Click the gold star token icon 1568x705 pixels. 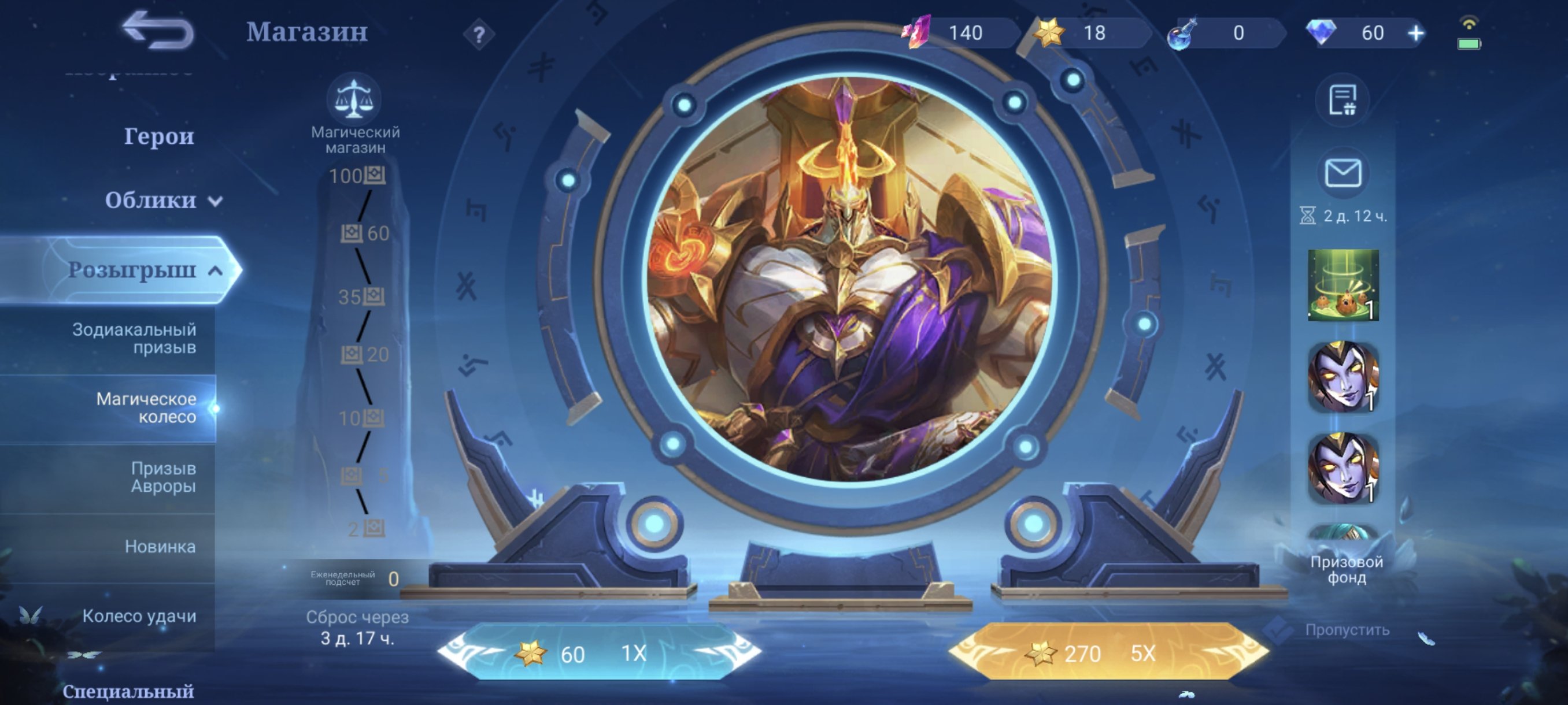(1051, 34)
